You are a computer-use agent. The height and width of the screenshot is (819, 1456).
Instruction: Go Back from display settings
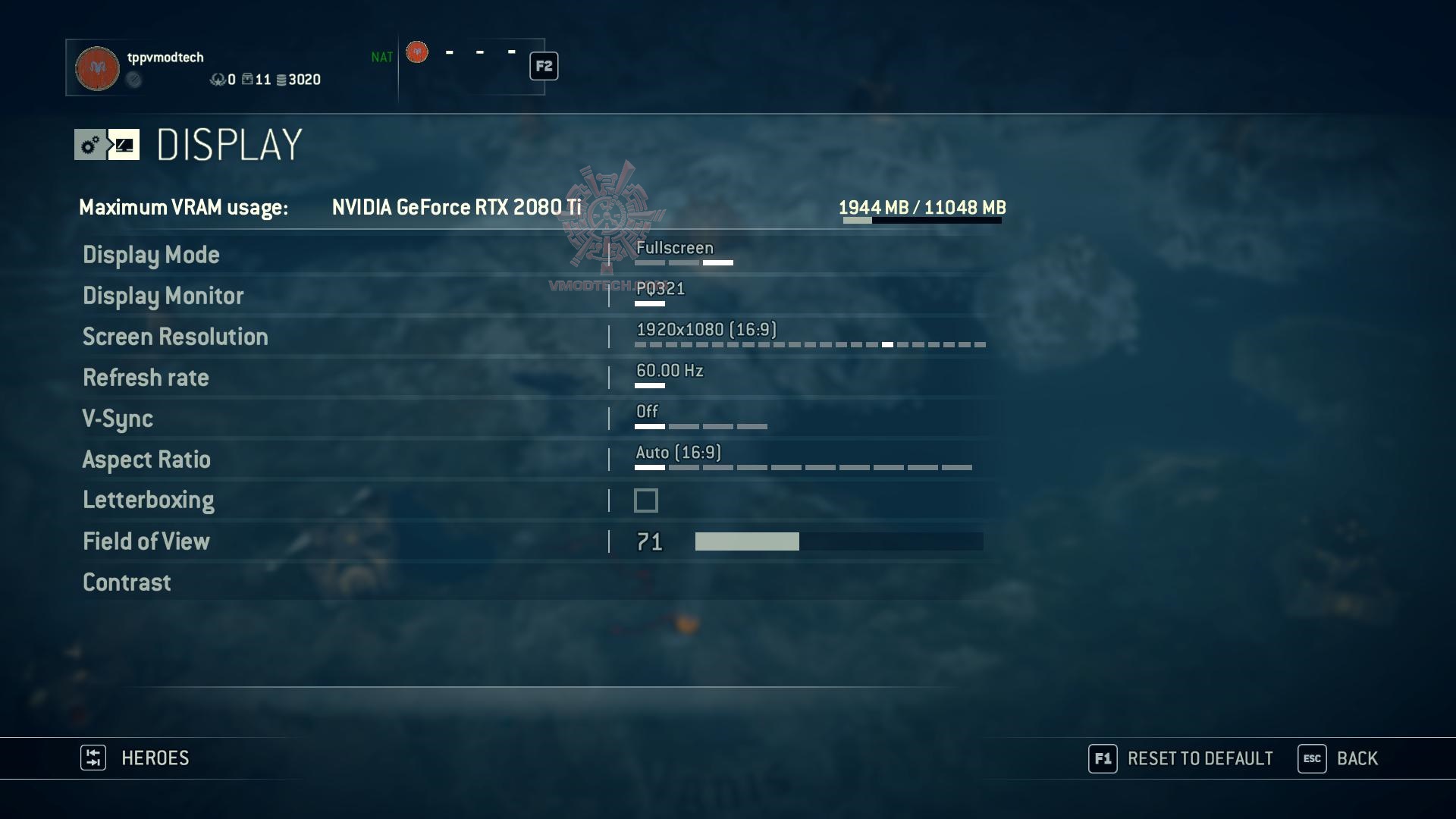click(x=1338, y=758)
